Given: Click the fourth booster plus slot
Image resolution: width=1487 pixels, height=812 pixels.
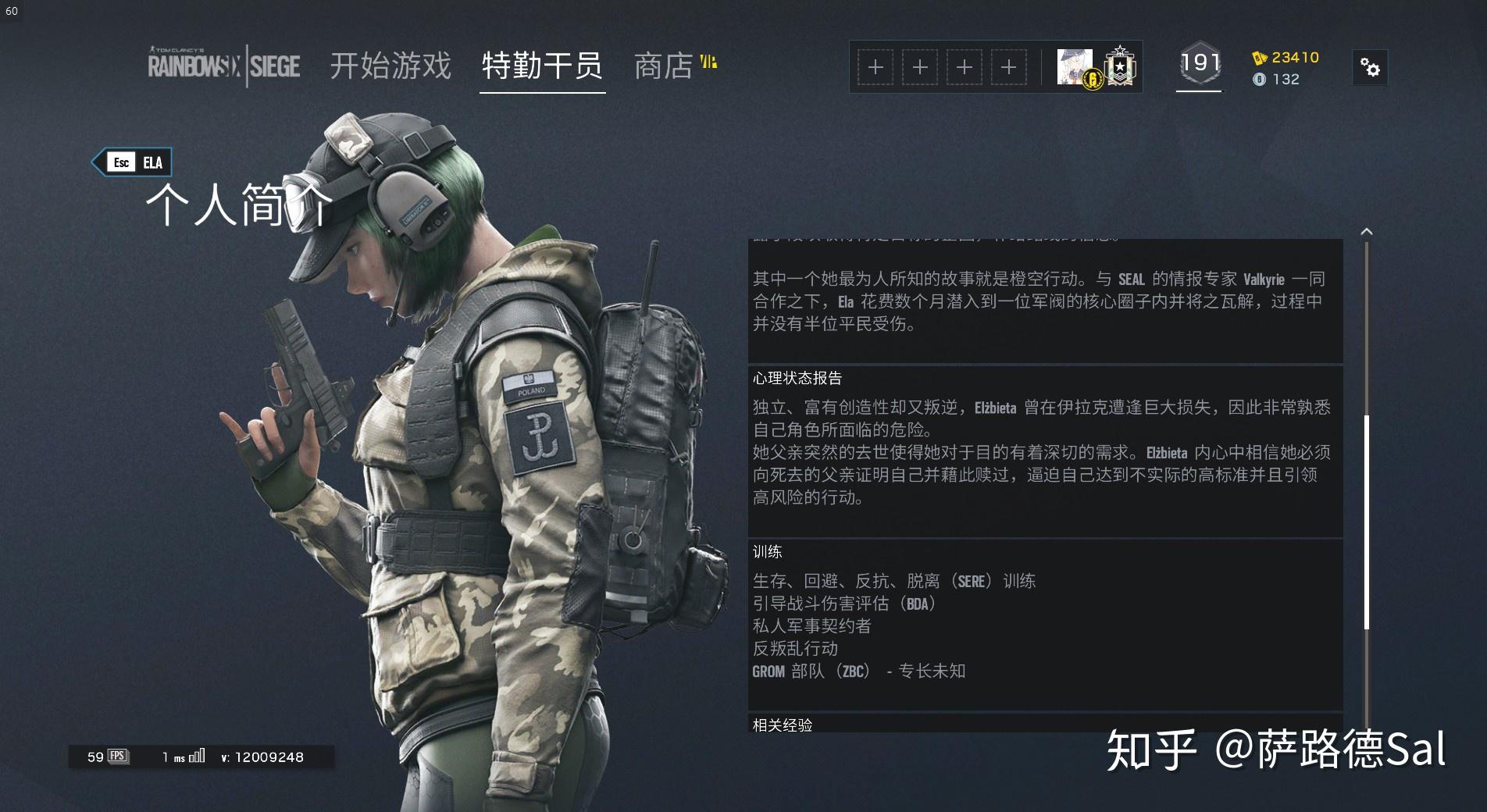Looking at the screenshot, I should [1009, 67].
